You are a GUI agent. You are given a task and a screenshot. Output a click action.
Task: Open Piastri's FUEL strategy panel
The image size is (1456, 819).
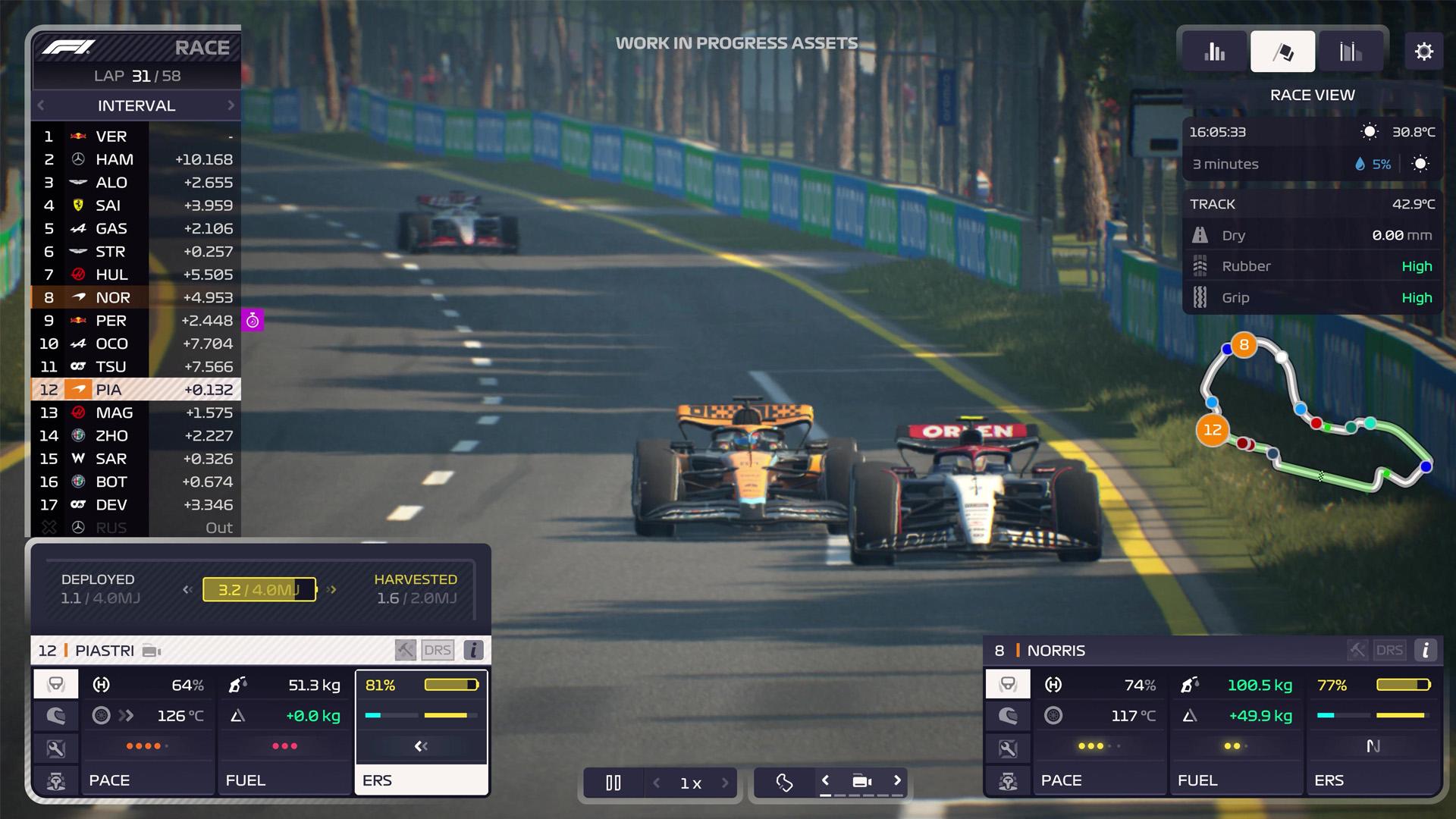(x=284, y=780)
